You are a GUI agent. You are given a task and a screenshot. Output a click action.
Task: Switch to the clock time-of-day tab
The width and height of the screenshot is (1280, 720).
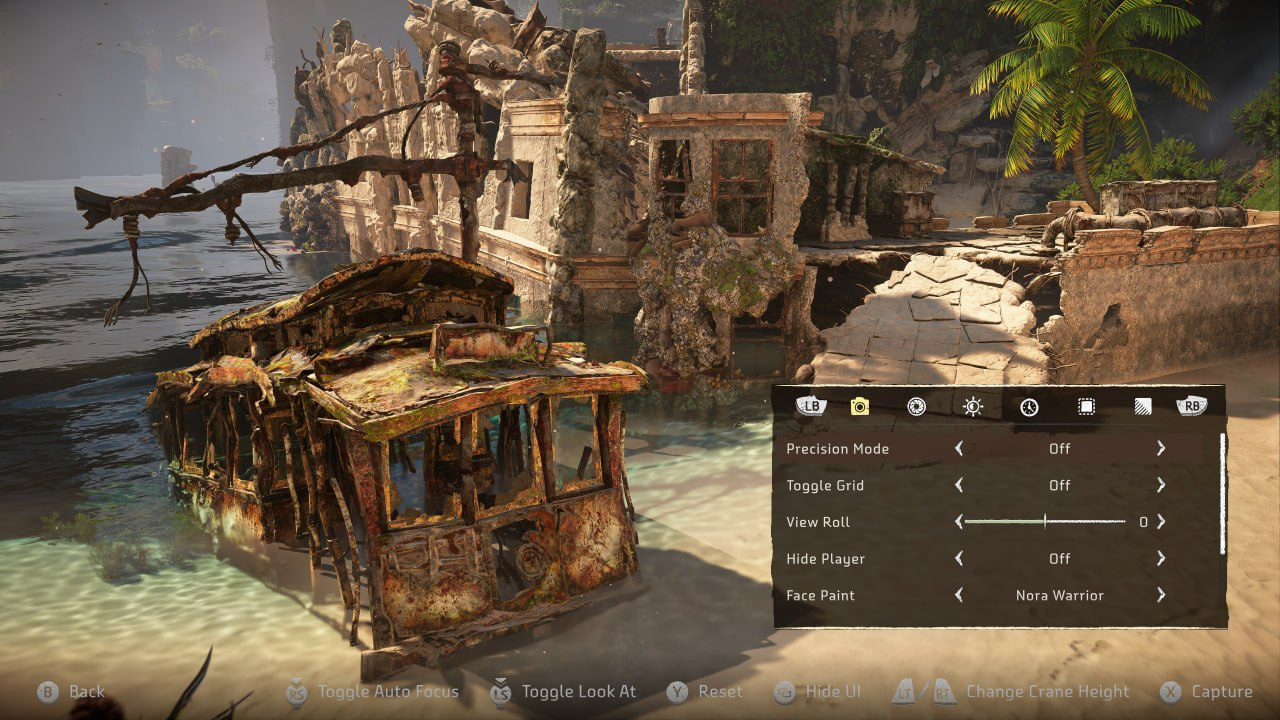click(x=1029, y=407)
